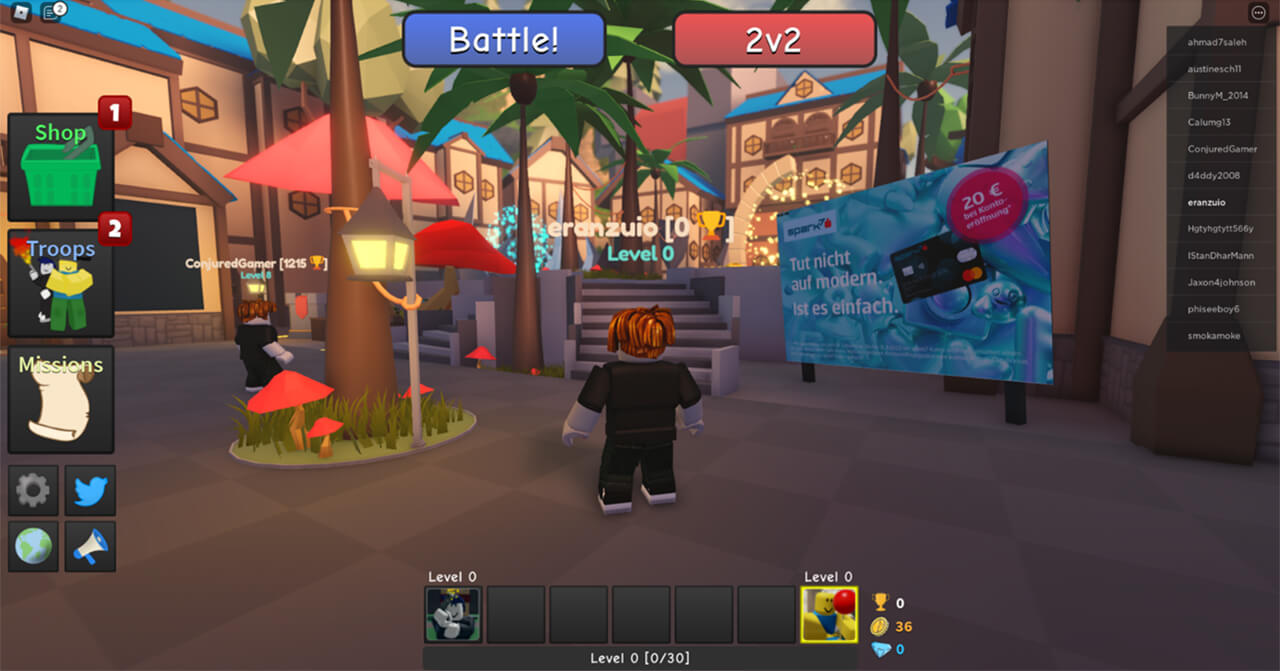Viewport: 1280px width, 671px height.
Task: Open the Roblox chat icon with badge
Action: [54, 12]
